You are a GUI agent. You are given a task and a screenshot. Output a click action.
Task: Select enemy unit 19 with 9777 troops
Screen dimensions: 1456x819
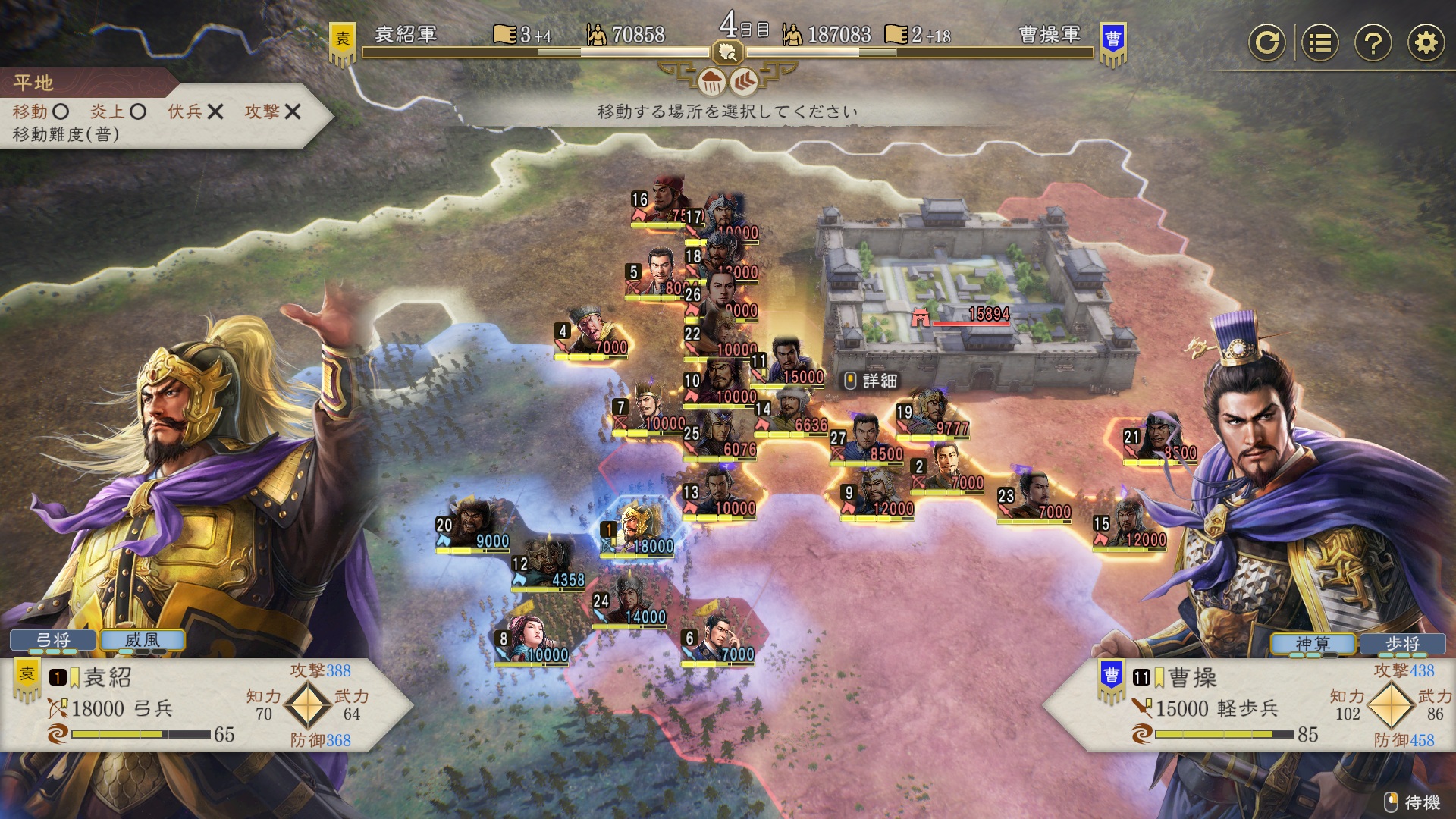933,413
